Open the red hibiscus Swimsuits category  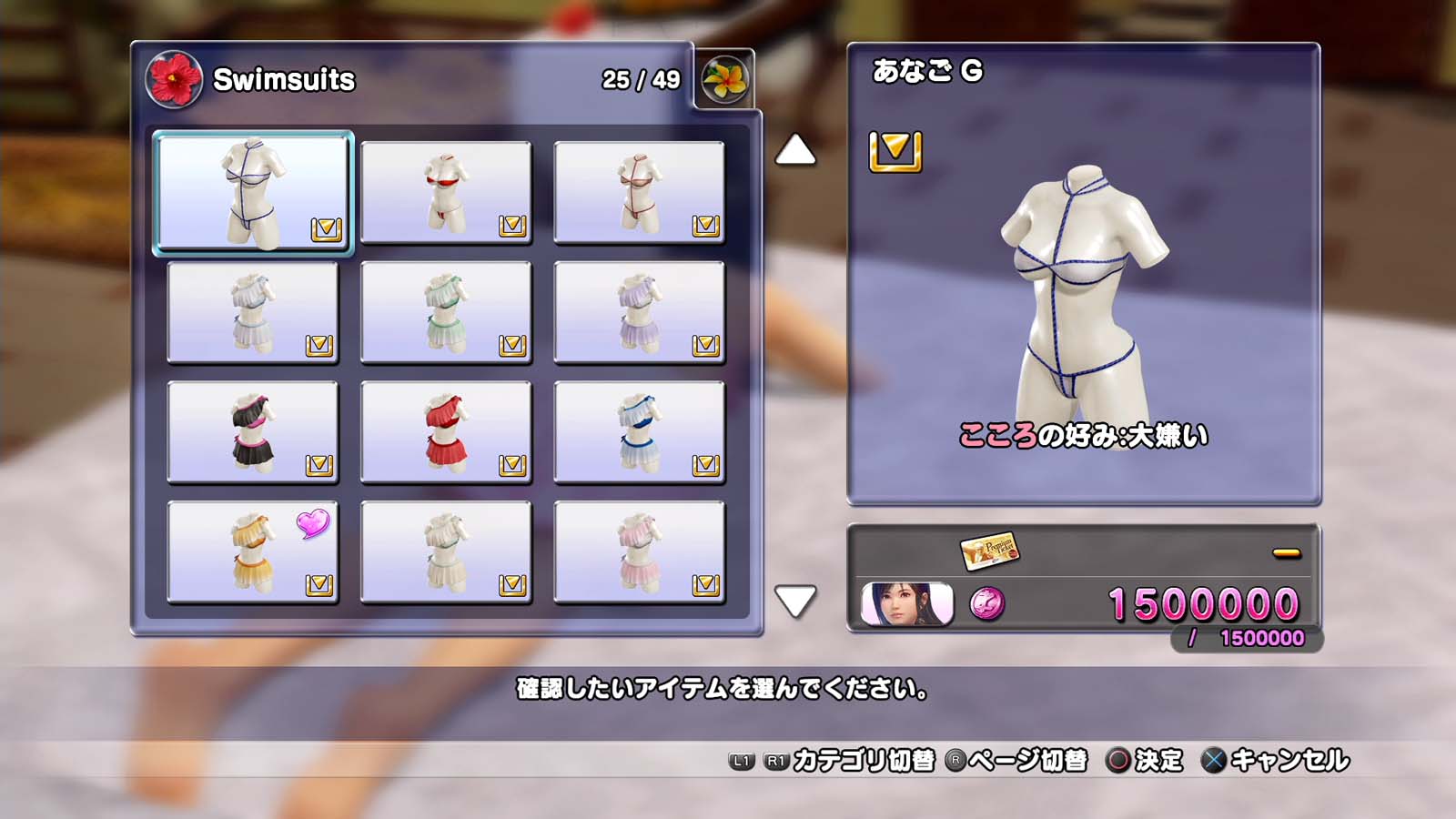click(173, 80)
